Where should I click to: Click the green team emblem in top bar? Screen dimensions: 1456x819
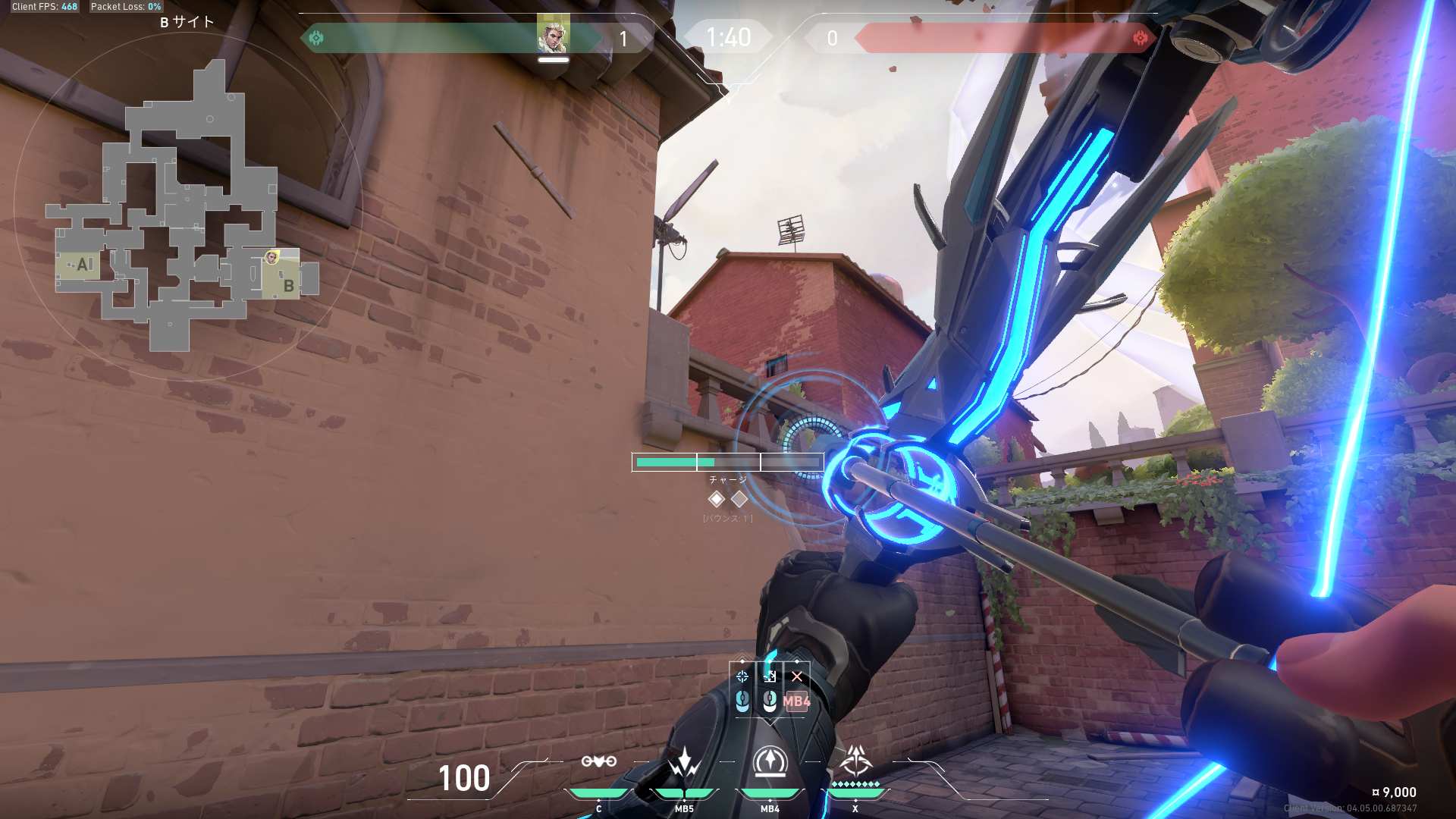(x=316, y=37)
